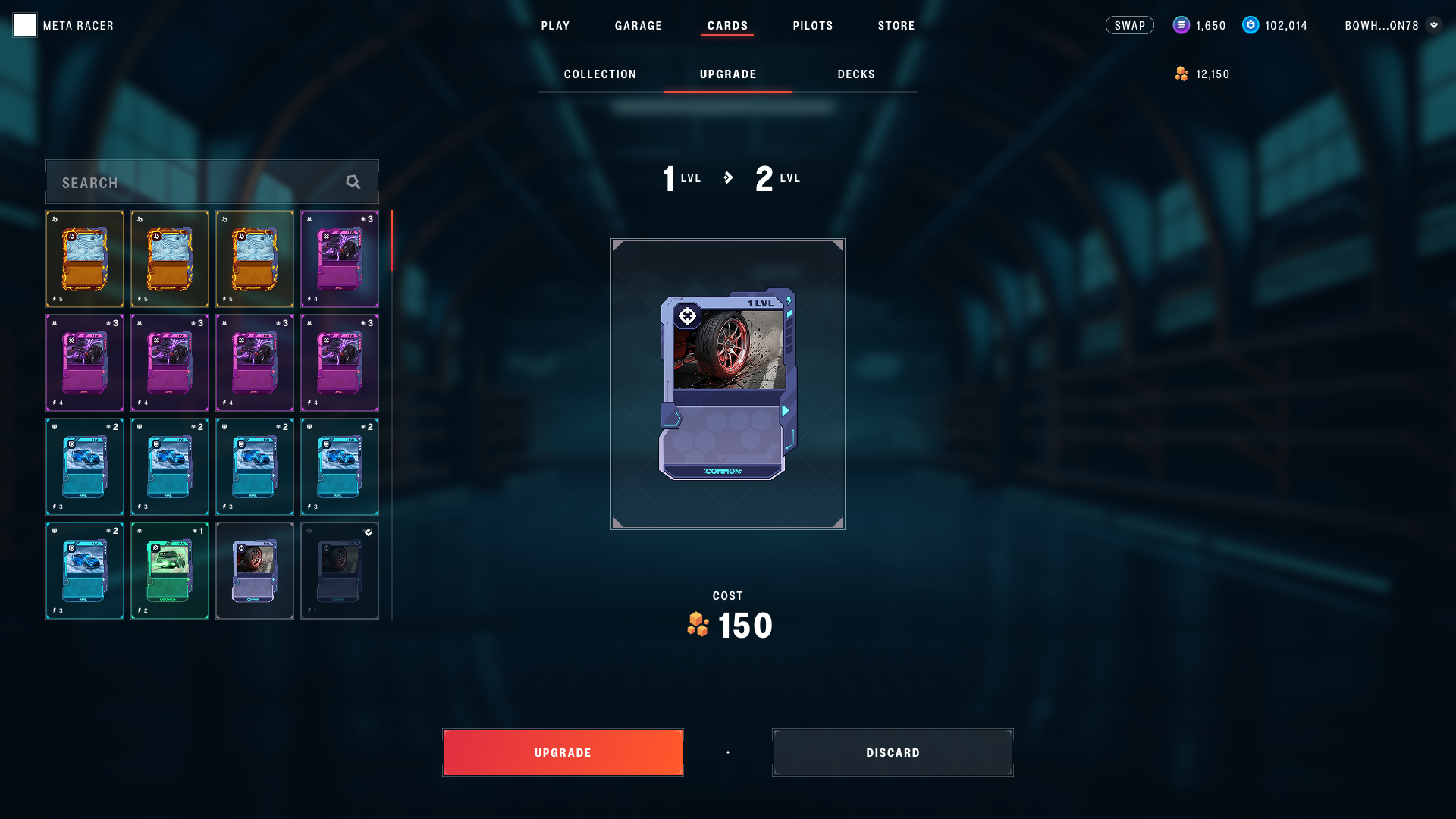This screenshot has width=1456, height=819.
Task: Select the large common tire card preview
Action: click(727, 384)
